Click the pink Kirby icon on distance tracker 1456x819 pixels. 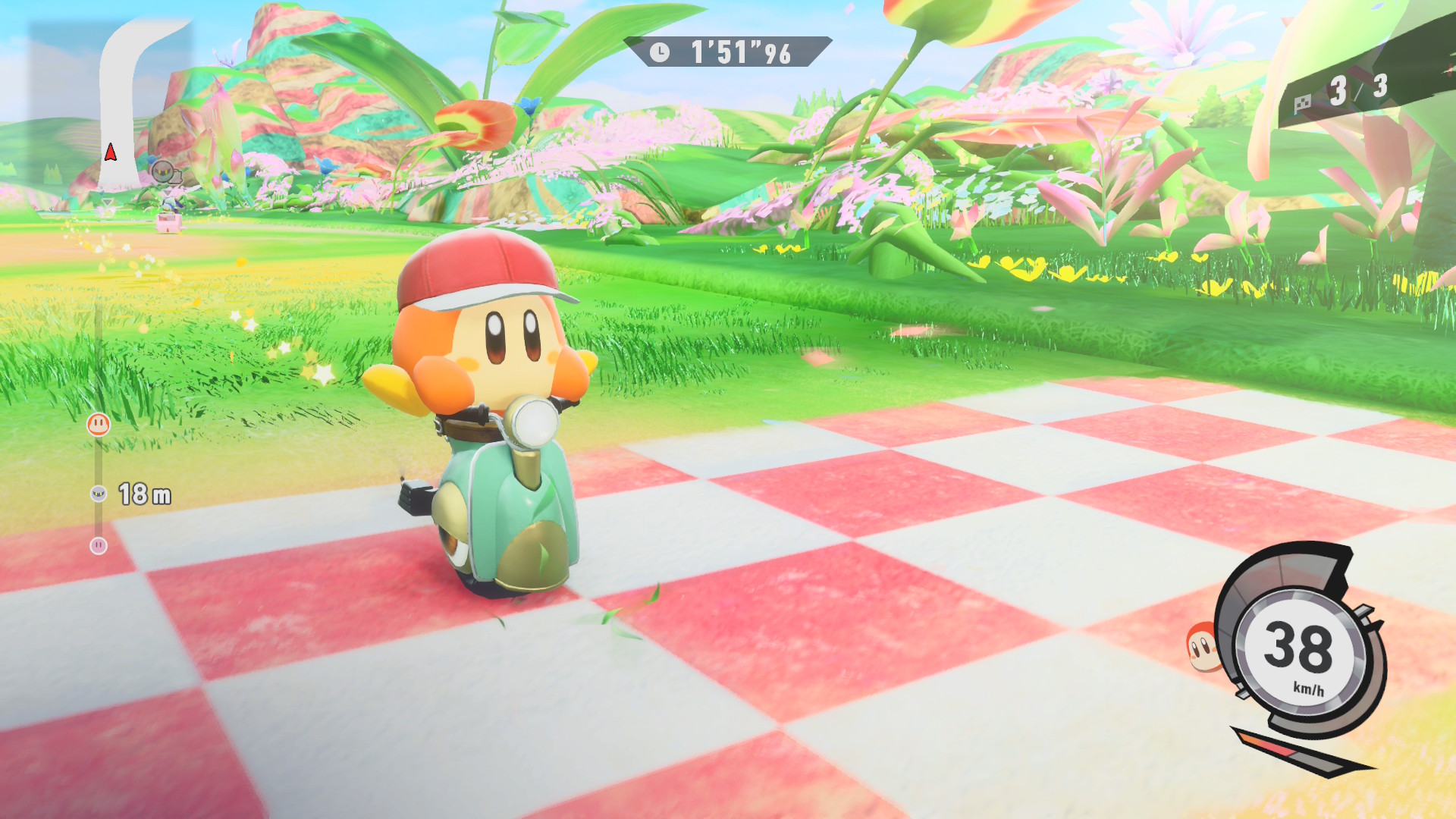coord(99,545)
